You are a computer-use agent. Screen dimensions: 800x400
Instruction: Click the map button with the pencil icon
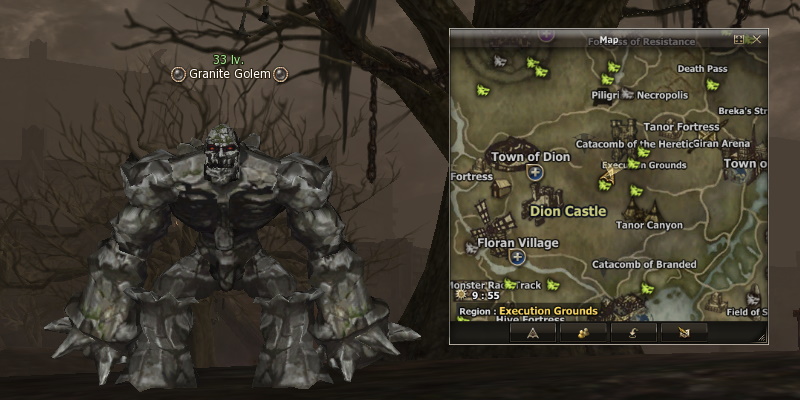coord(685,331)
